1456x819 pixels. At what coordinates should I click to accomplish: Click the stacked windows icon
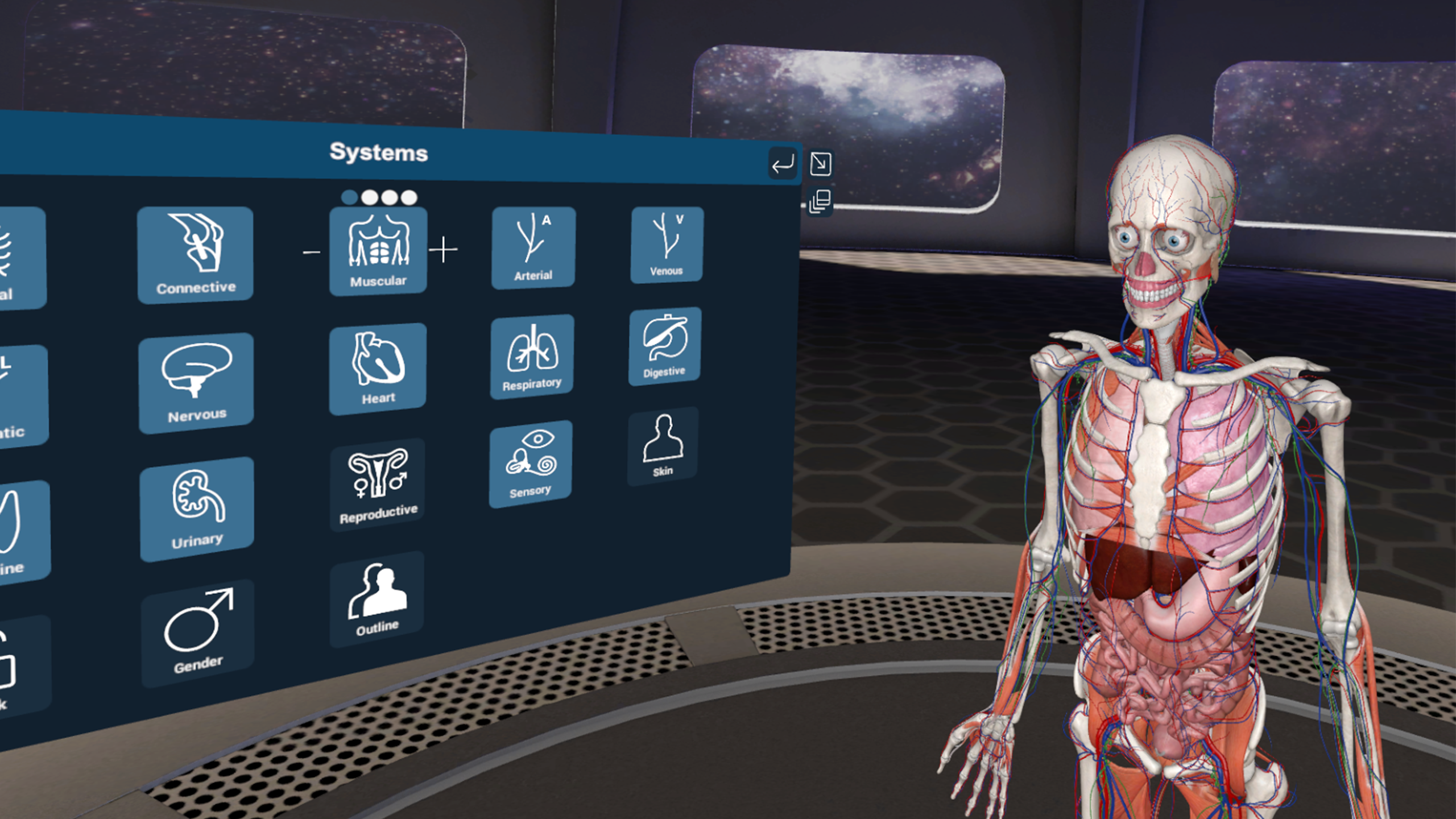[x=820, y=202]
